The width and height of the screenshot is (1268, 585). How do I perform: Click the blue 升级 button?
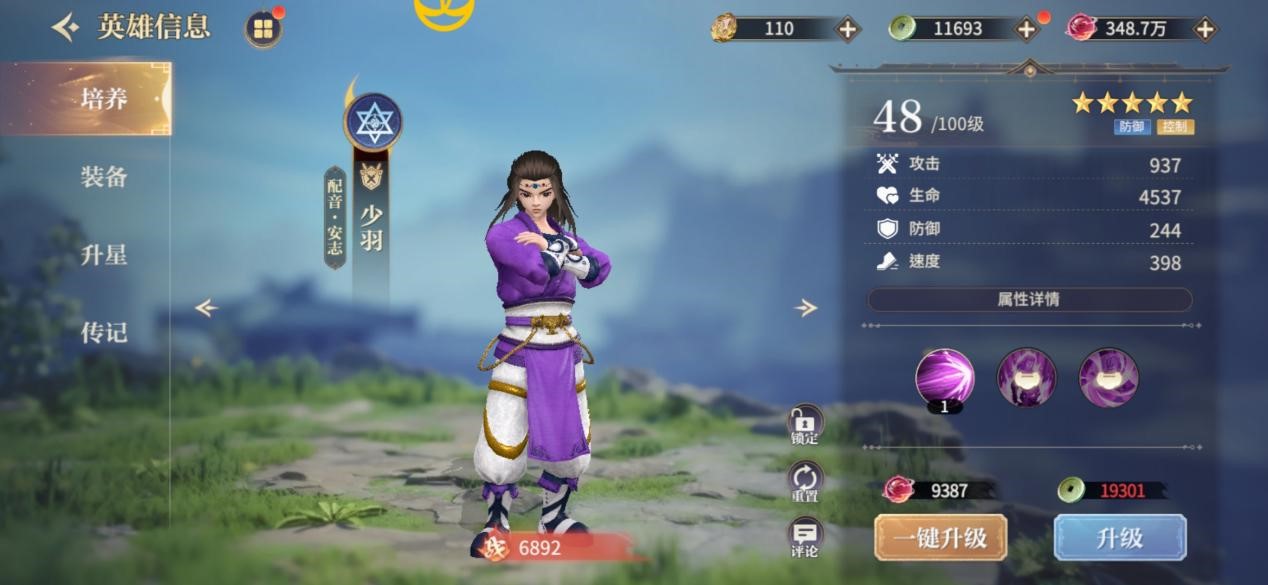pos(1119,538)
